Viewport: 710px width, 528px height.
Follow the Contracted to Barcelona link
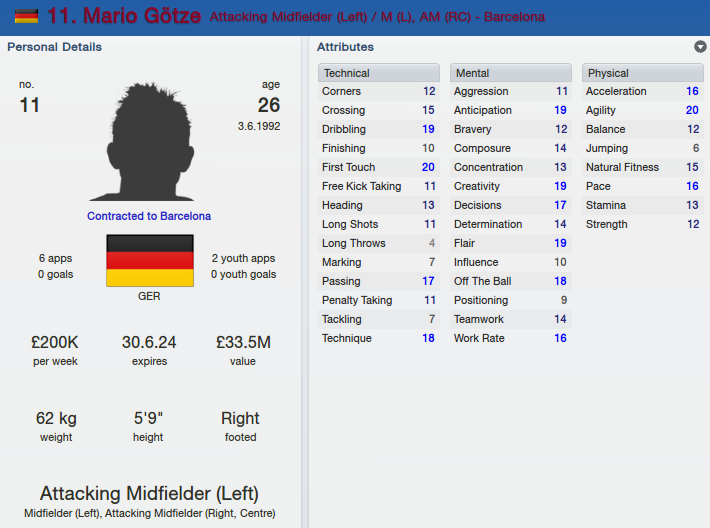point(149,216)
